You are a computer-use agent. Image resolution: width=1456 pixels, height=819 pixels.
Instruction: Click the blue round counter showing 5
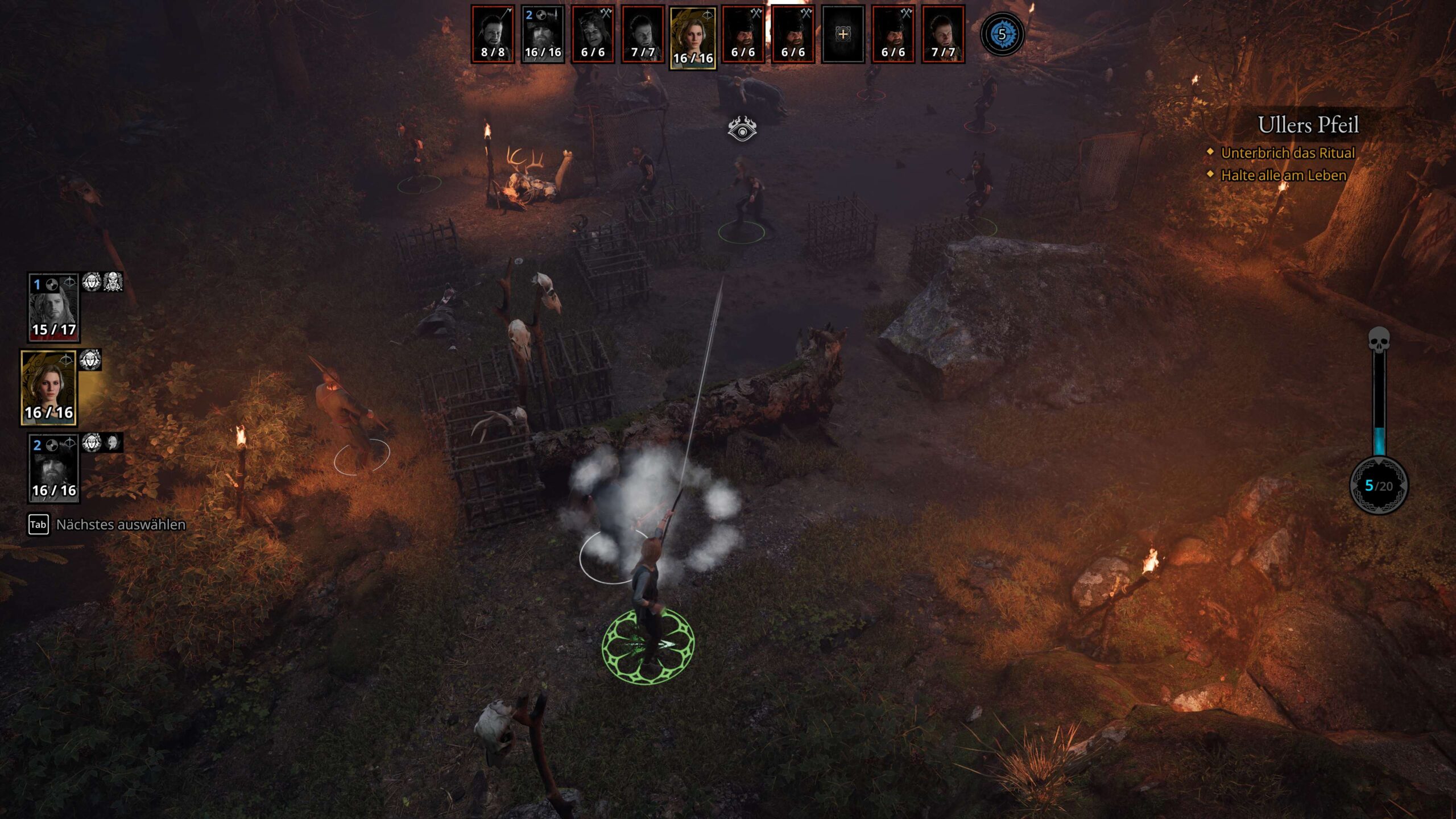[x=1002, y=34]
